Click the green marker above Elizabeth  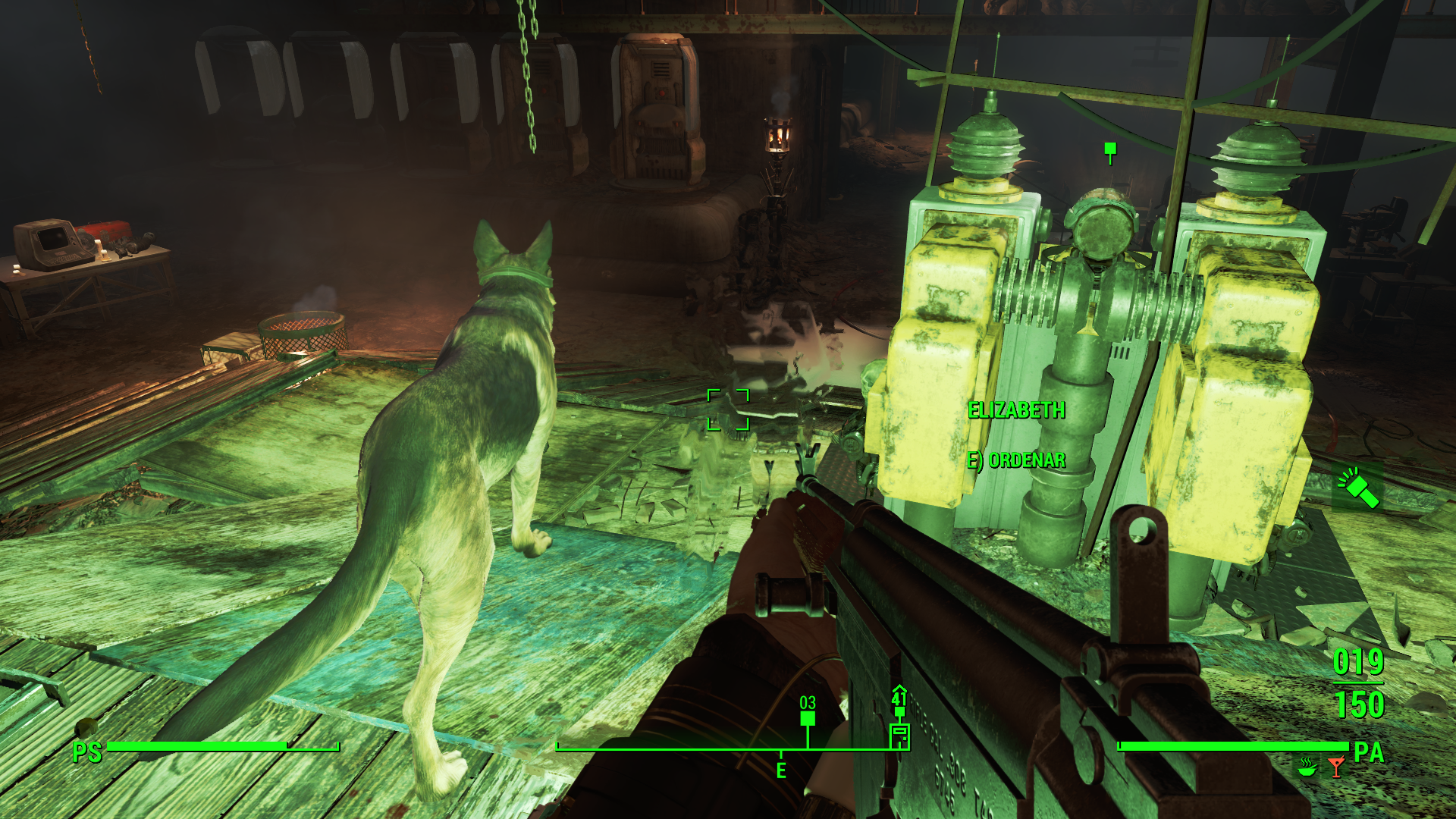coord(1110,149)
